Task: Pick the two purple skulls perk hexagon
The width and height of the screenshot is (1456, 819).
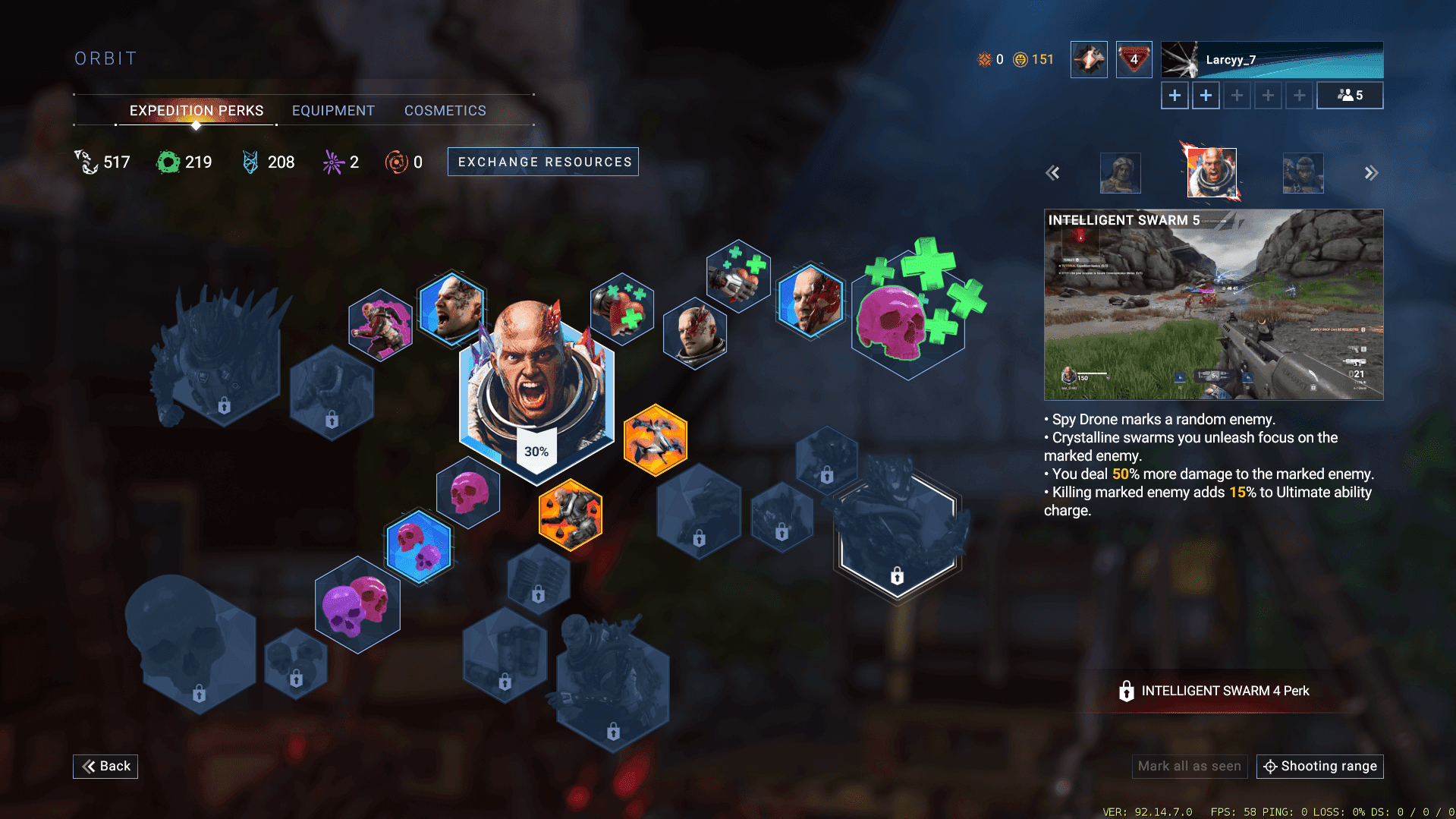Action: coord(357,605)
